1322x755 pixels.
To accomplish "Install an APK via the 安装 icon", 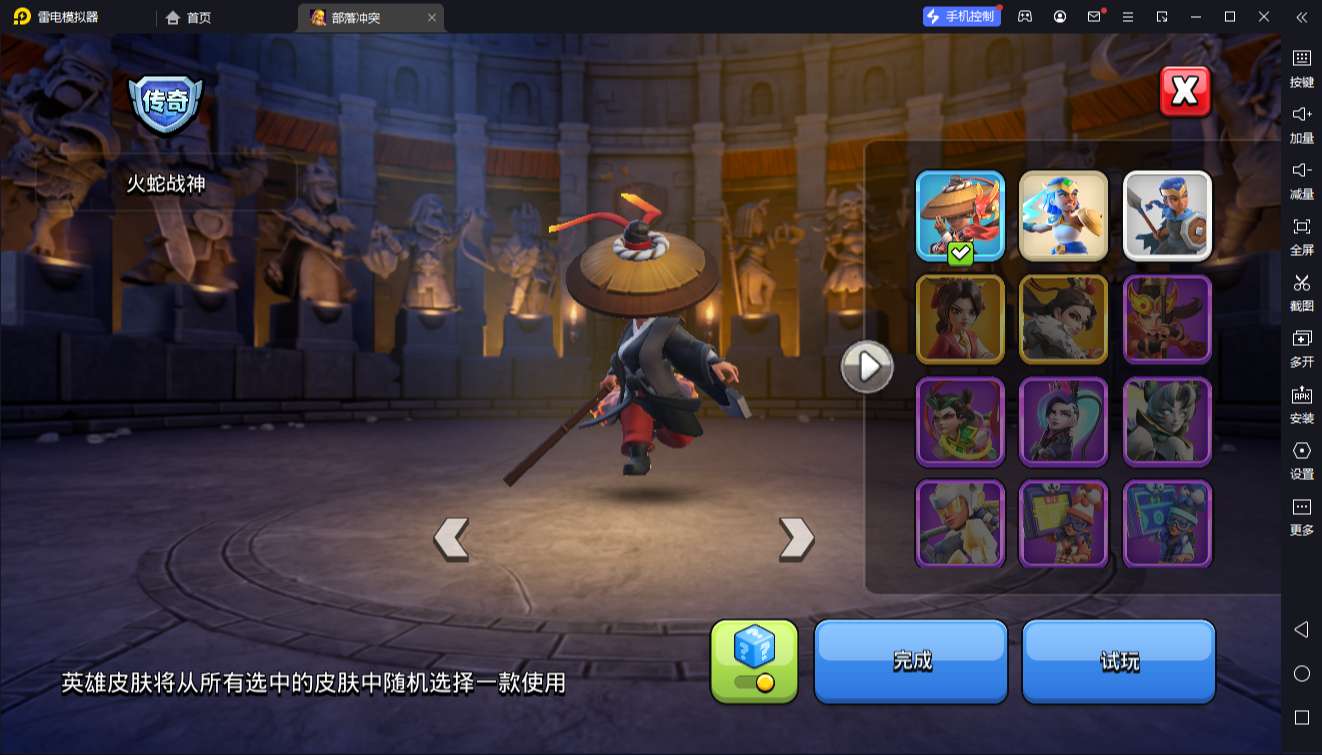I will [x=1301, y=407].
